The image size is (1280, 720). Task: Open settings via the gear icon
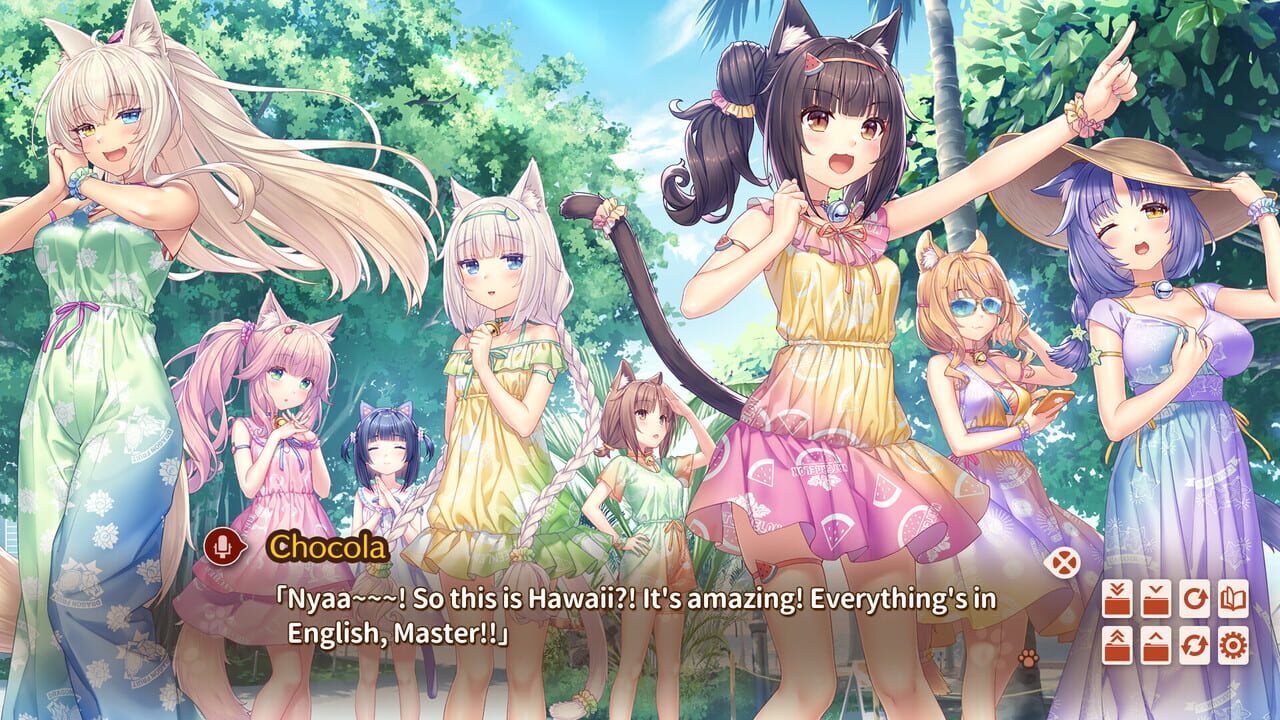[1233, 645]
